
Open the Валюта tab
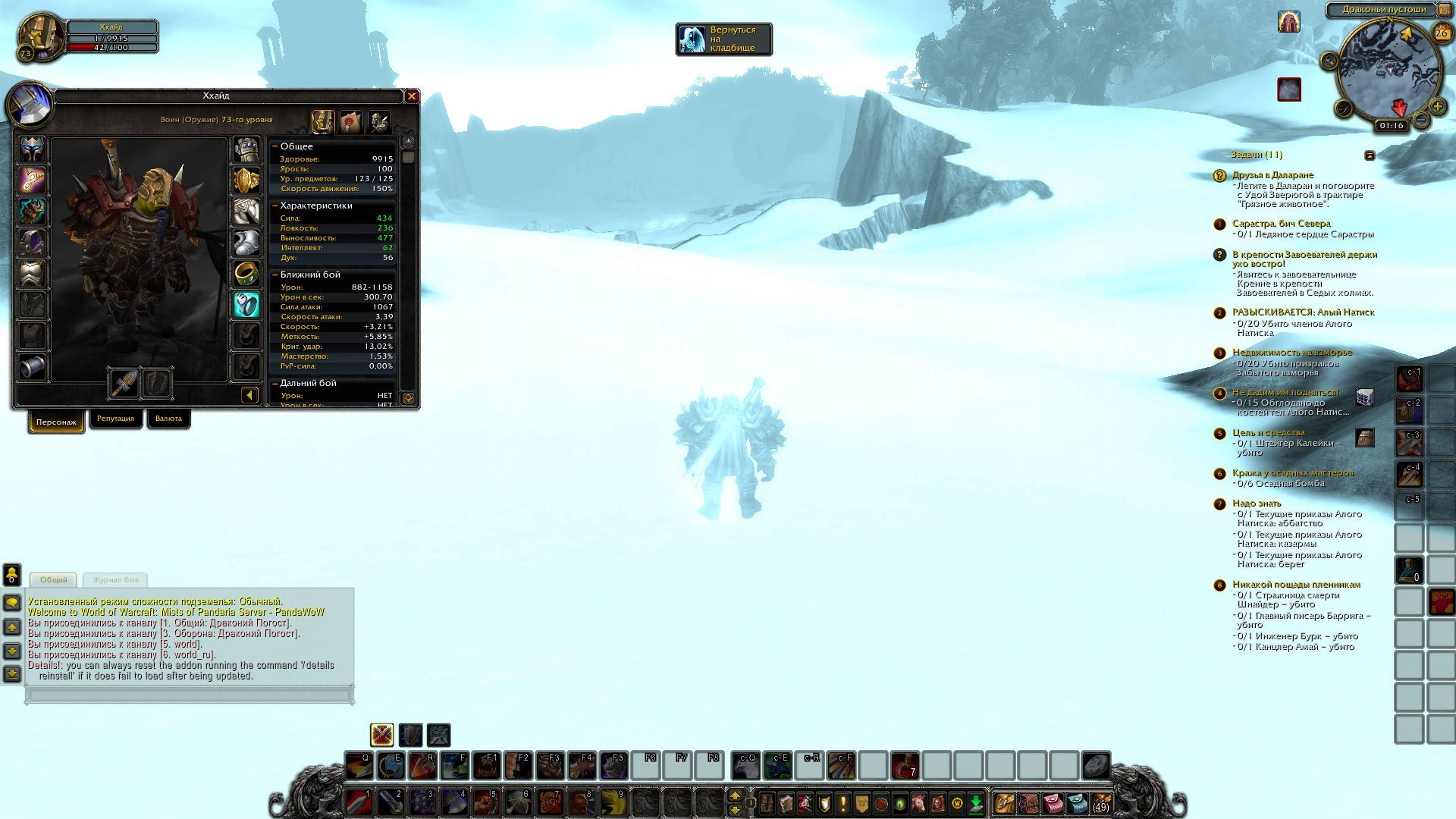tap(168, 419)
